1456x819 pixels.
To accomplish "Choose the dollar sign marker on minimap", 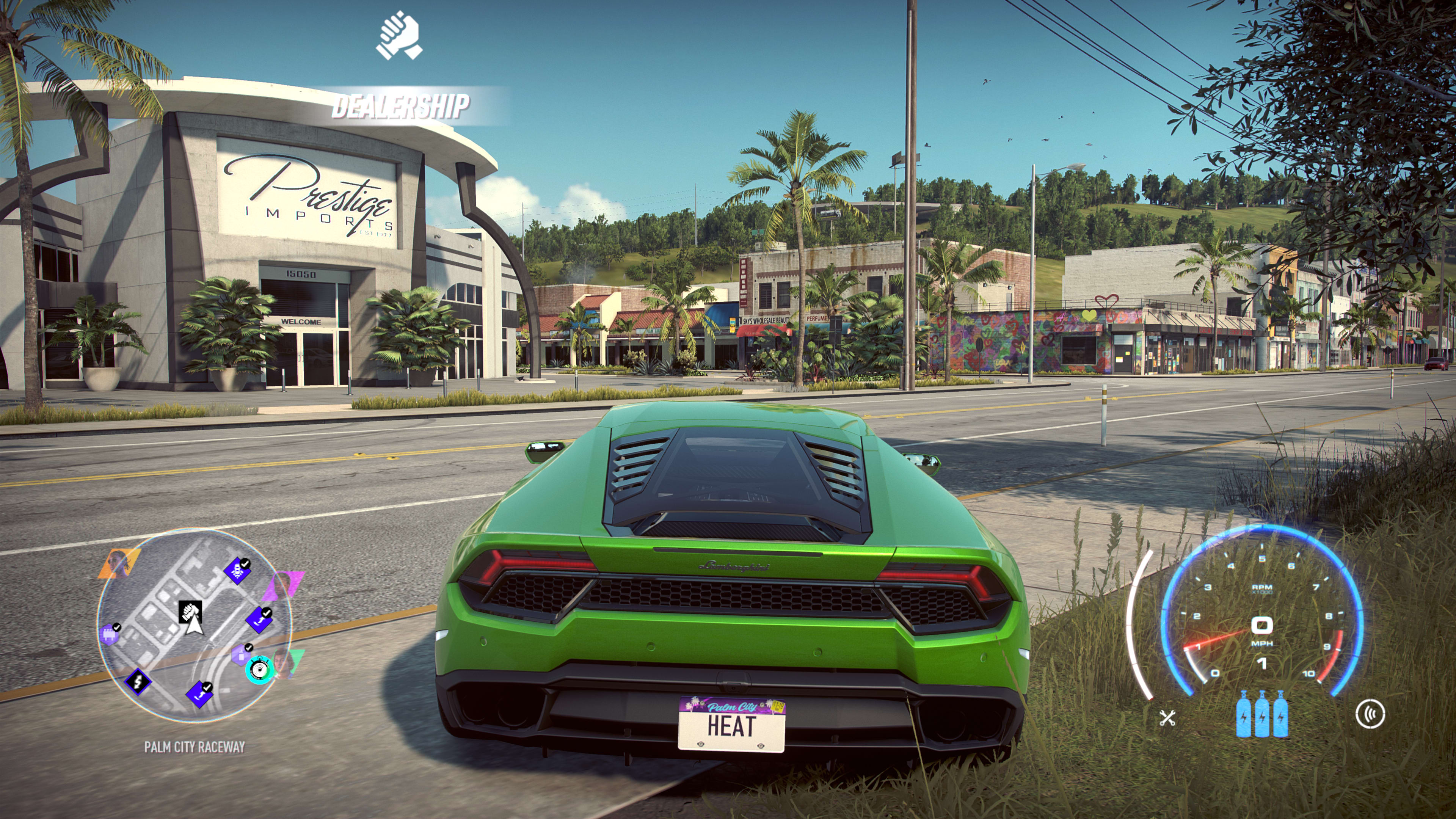I will [x=137, y=682].
